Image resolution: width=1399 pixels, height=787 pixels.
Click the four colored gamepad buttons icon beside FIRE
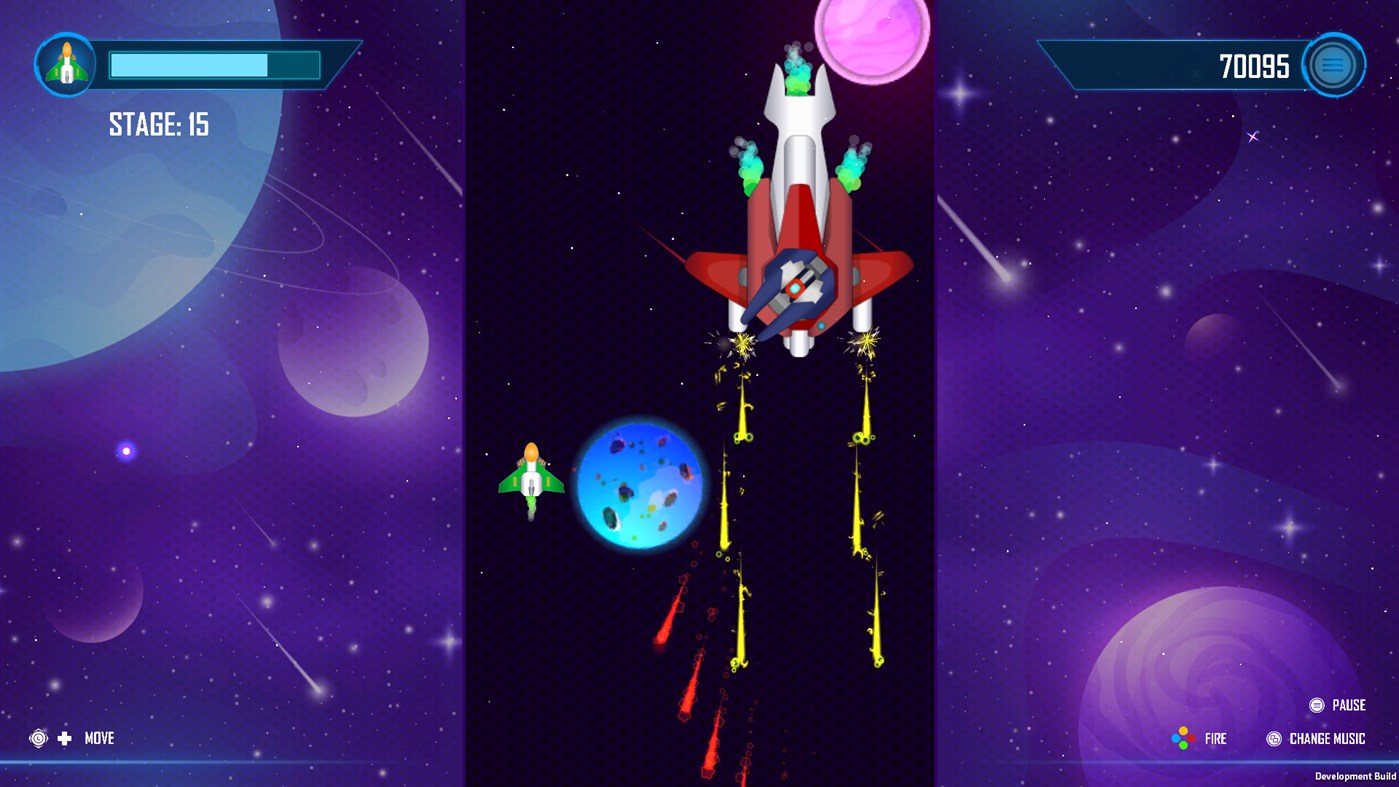[x=1183, y=738]
